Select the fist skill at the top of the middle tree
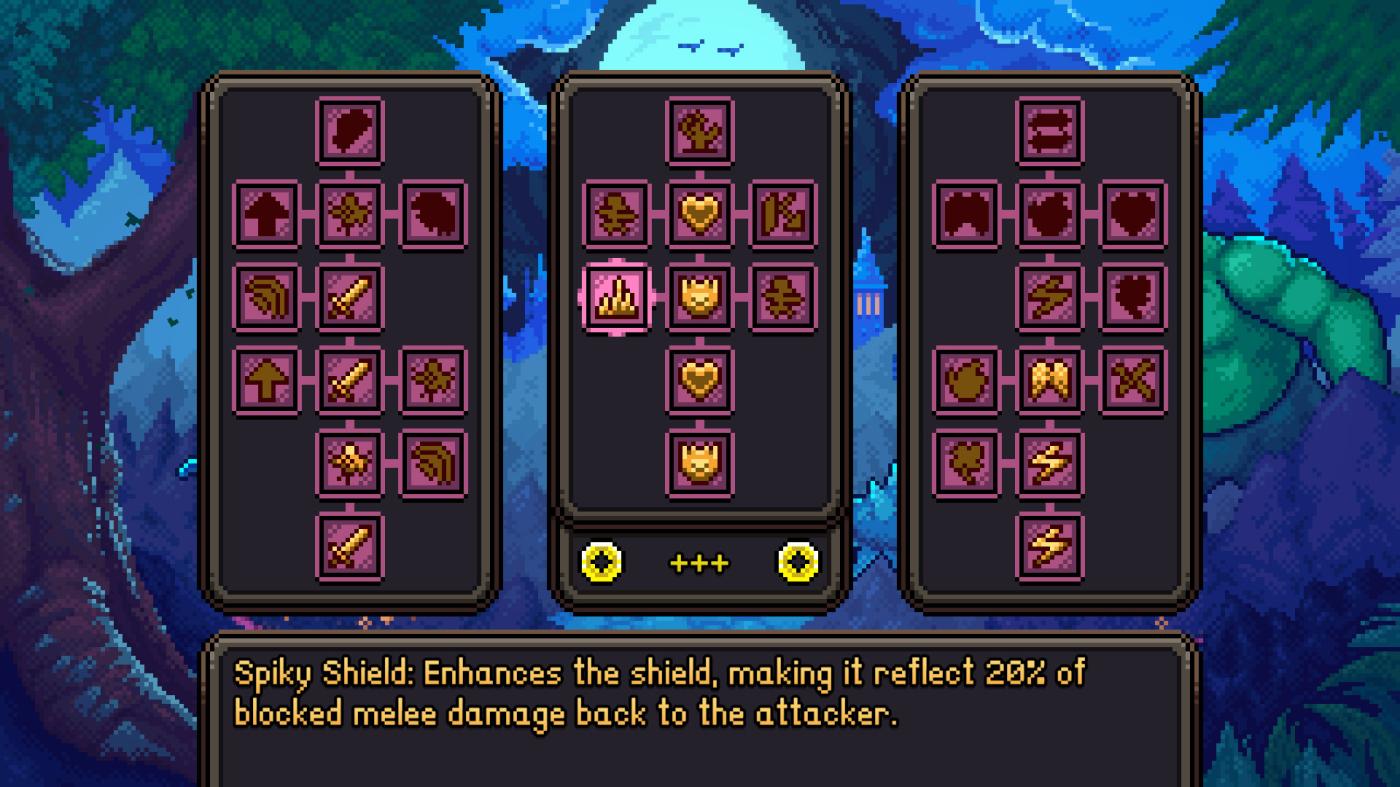This screenshot has width=1400, height=787. (x=699, y=130)
